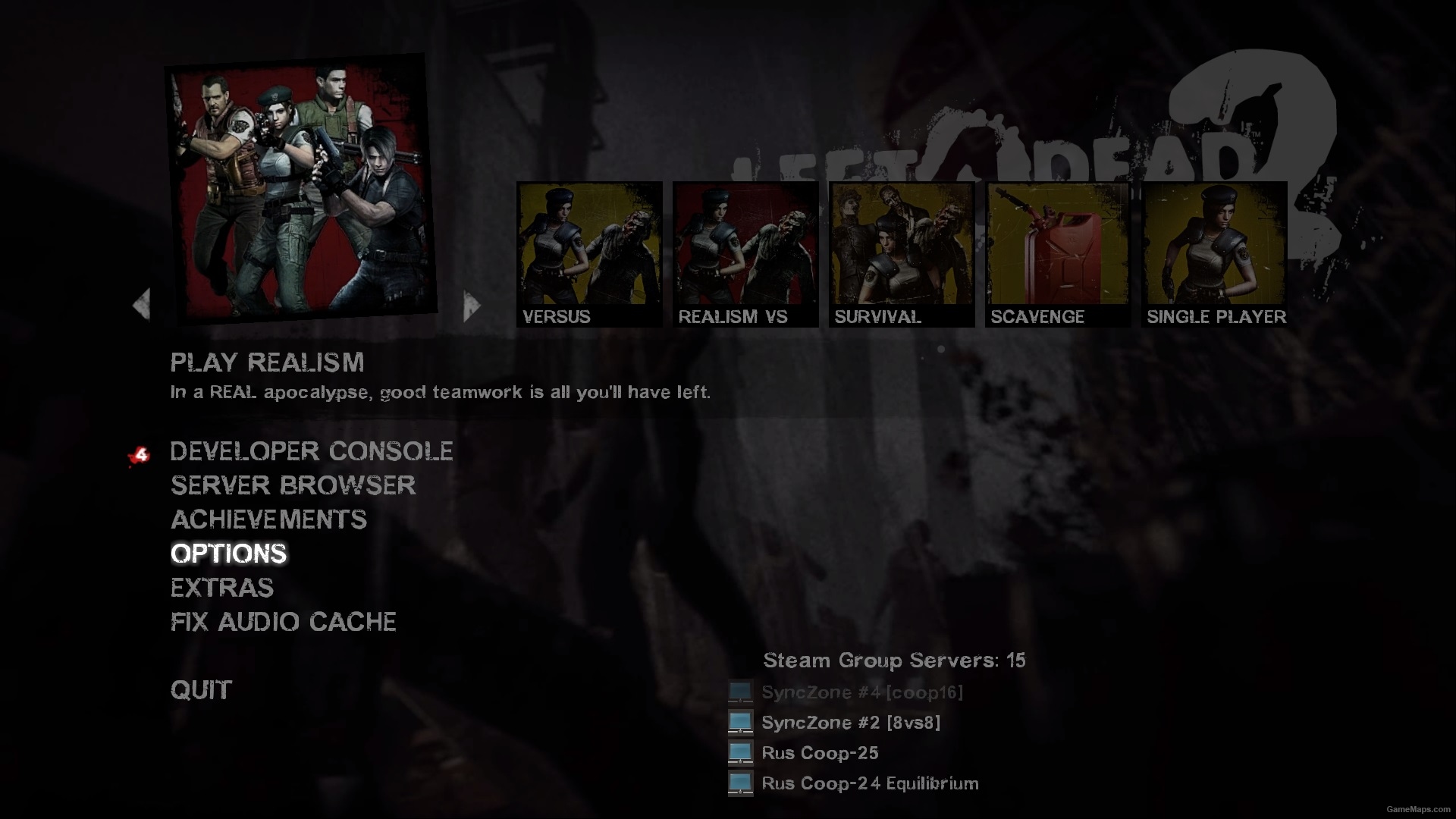Open the Developer Console
The width and height of the screenshot is (1456, 819).
click(x=311, y=452)
